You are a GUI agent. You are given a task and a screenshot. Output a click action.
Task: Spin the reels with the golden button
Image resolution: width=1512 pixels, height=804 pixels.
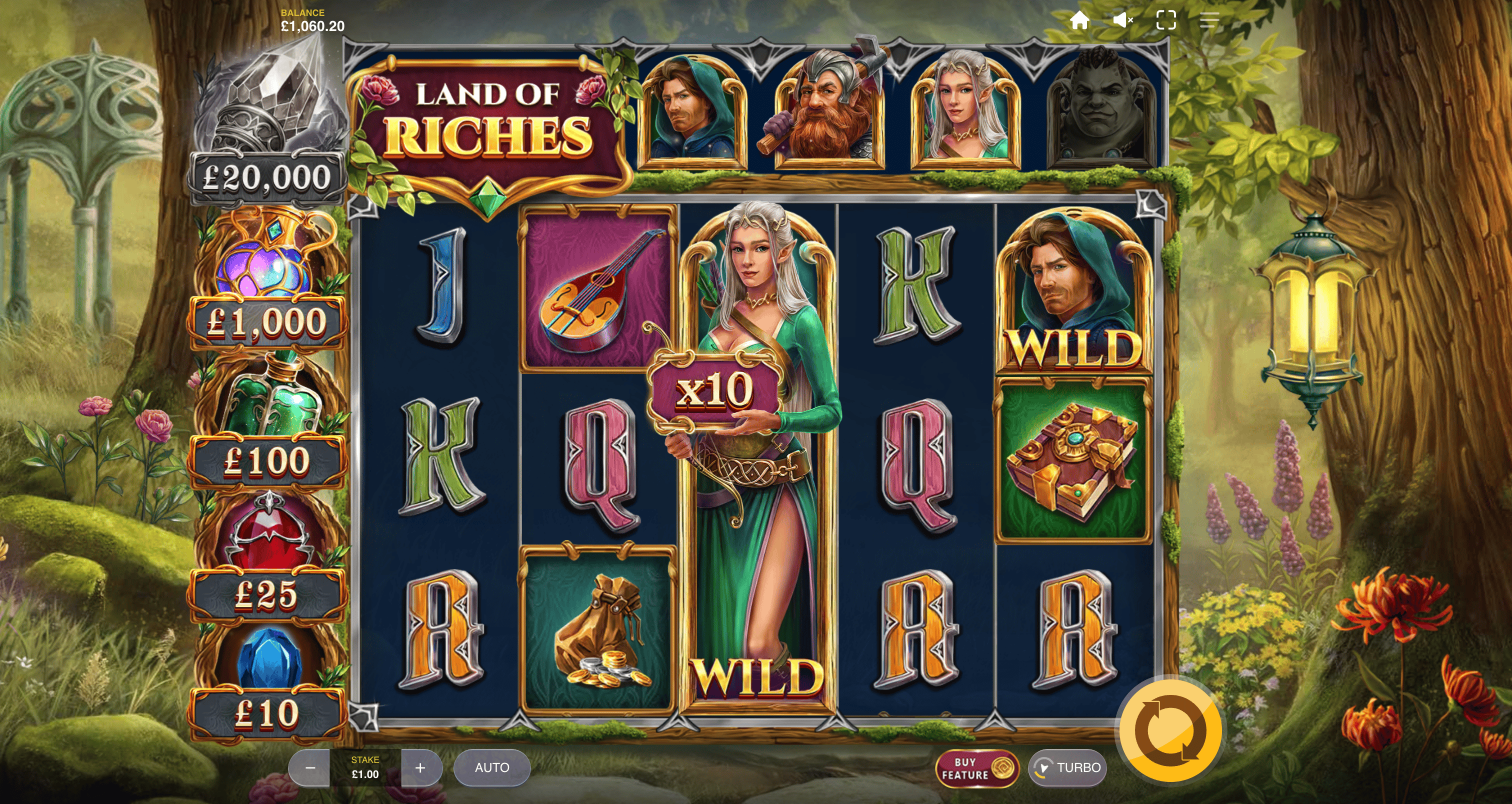1170,731
